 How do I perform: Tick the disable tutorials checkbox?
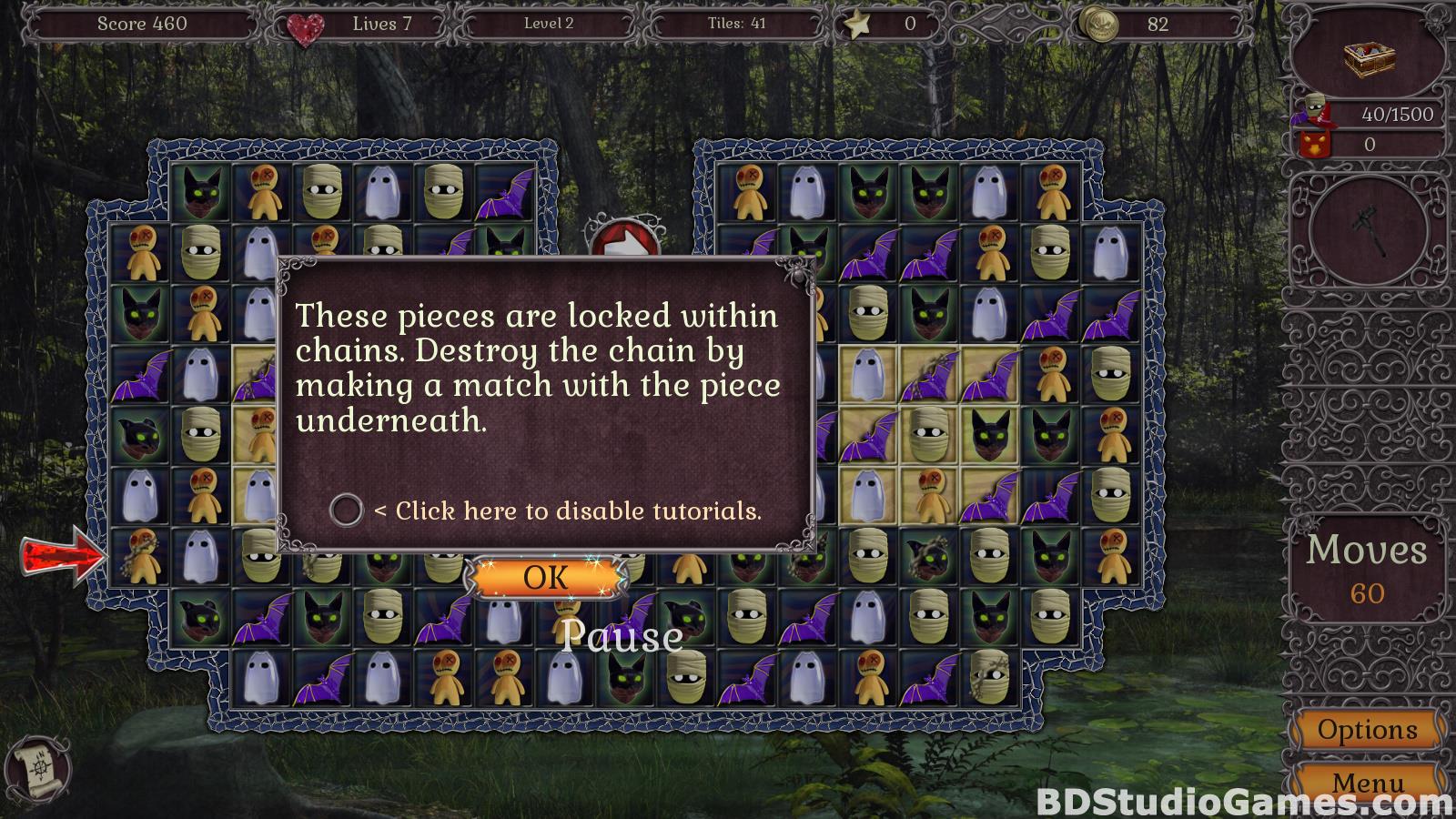click(x=346, y=511)
